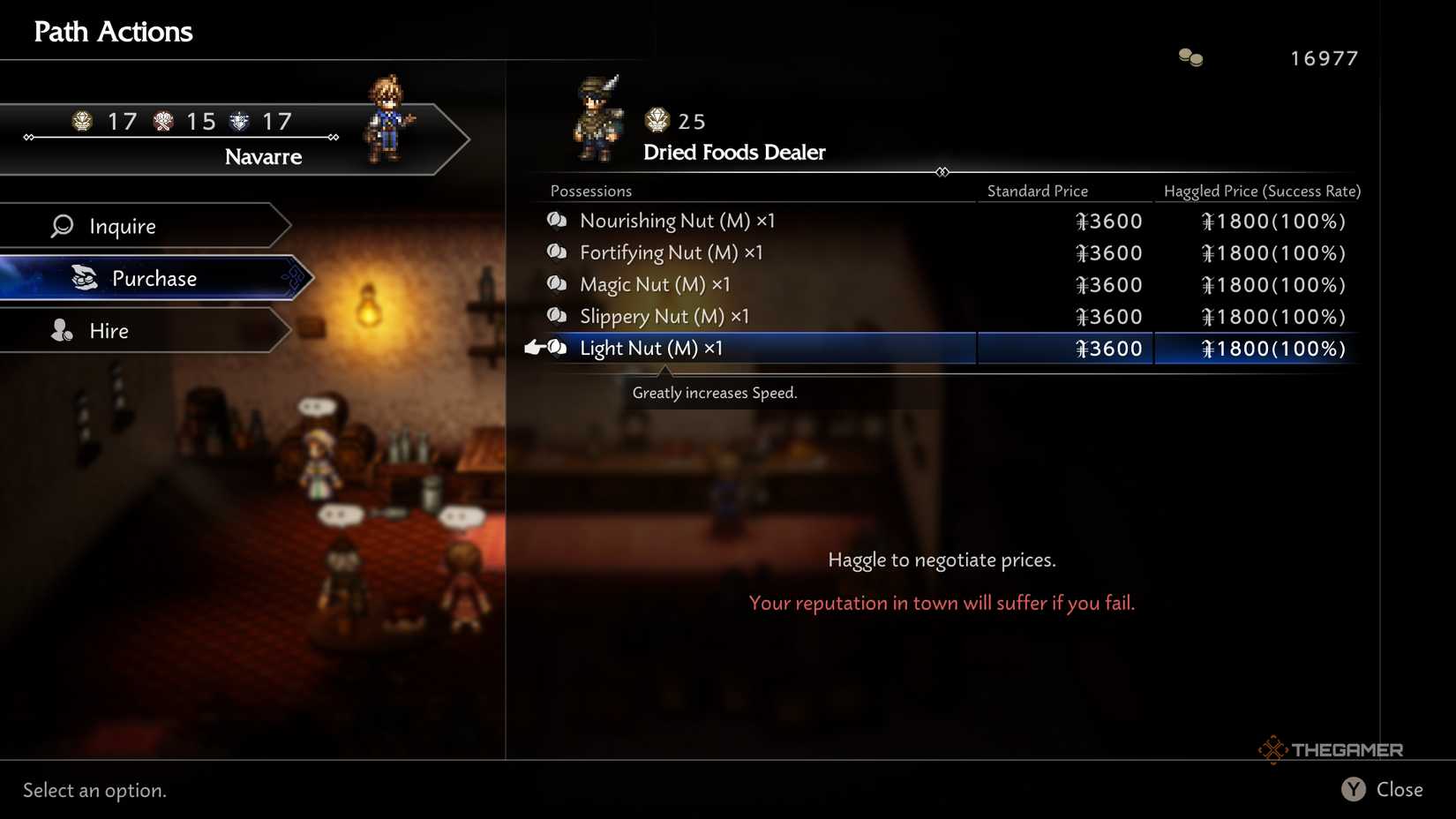This screenshot has width=1456, height=819.
Task: Click the blue crest emblem beside second 17
Action: tap(237, 121)
